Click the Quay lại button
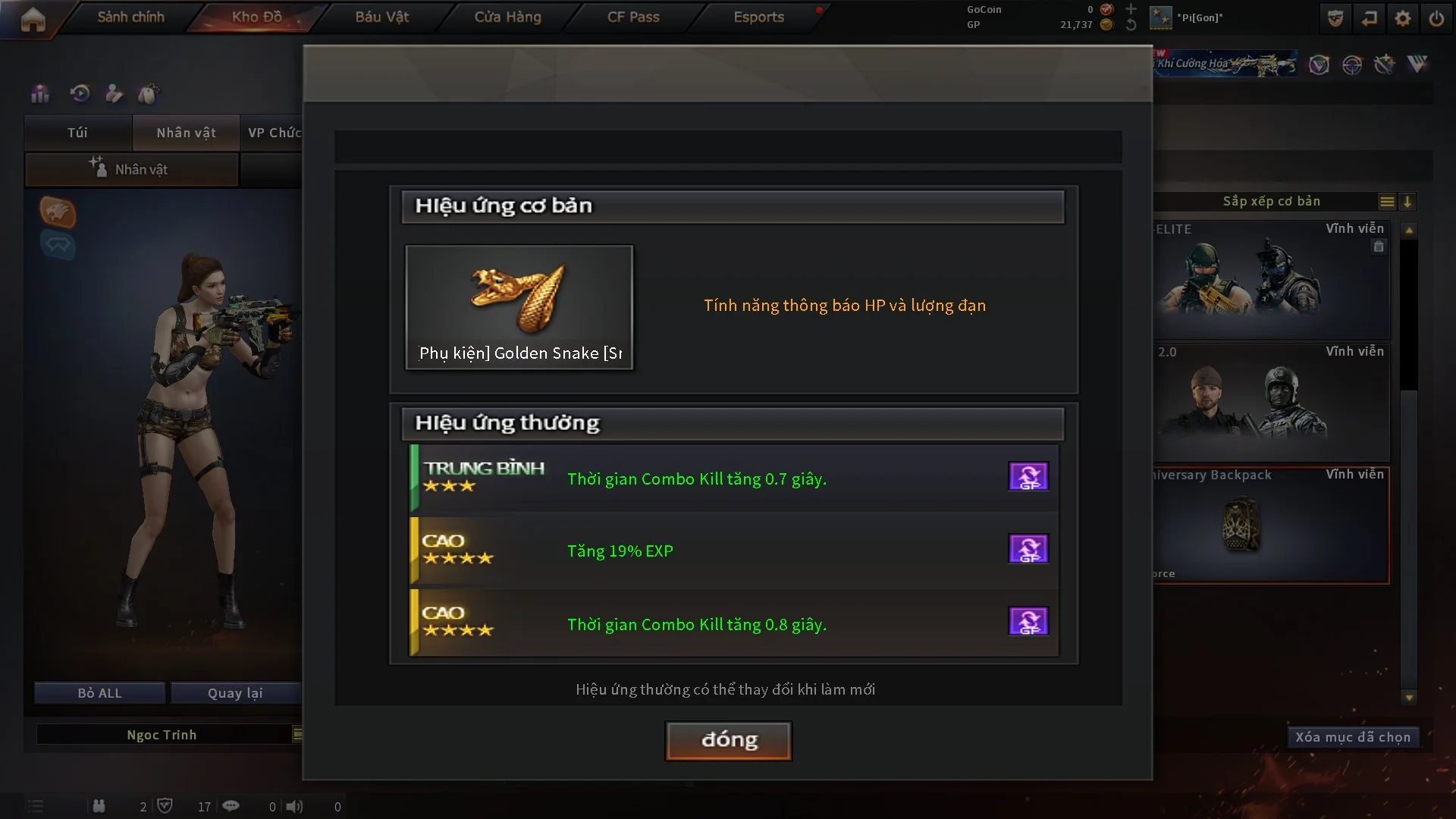Image resolution: width=1456 pixels, height=819 pixels. [x=235, y=693]
